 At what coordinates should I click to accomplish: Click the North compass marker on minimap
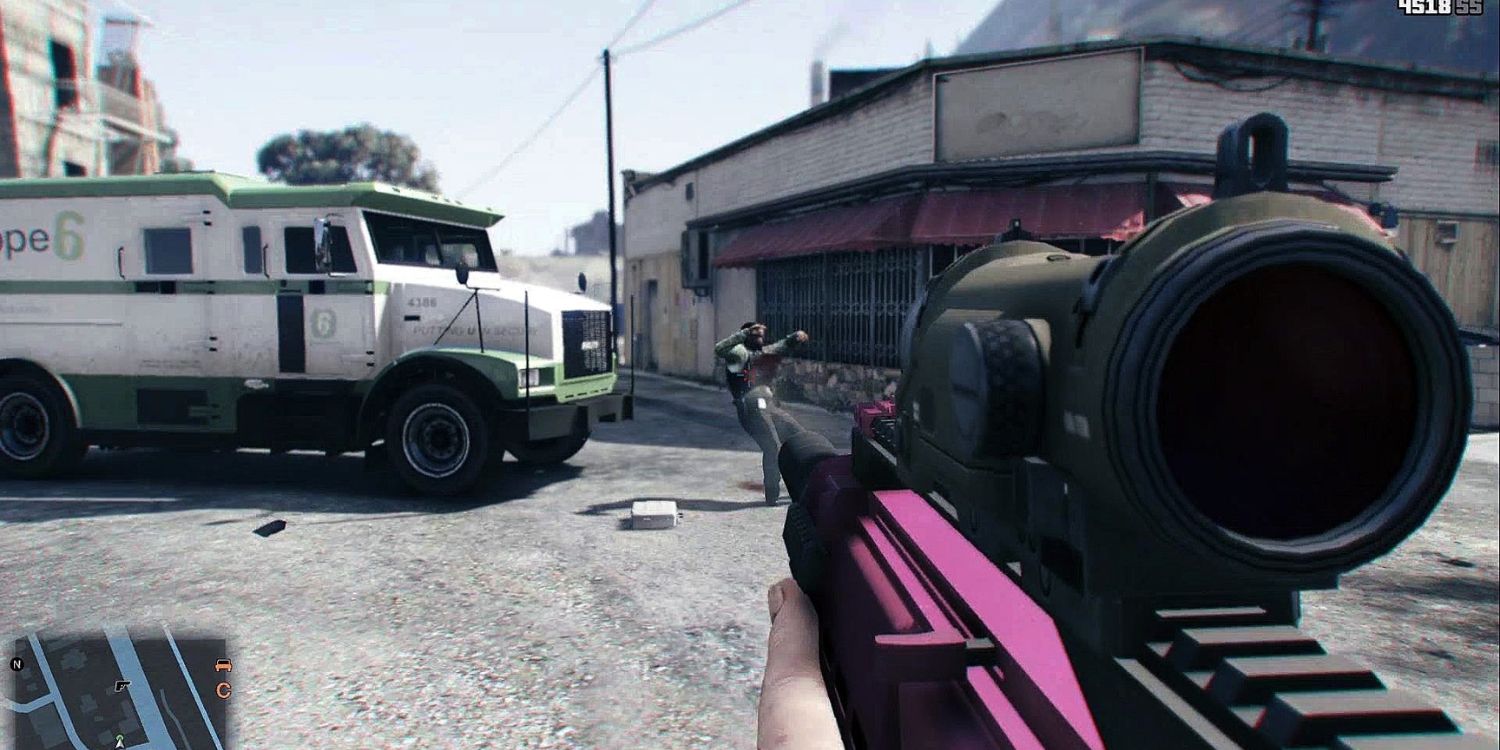pos(17,664)
